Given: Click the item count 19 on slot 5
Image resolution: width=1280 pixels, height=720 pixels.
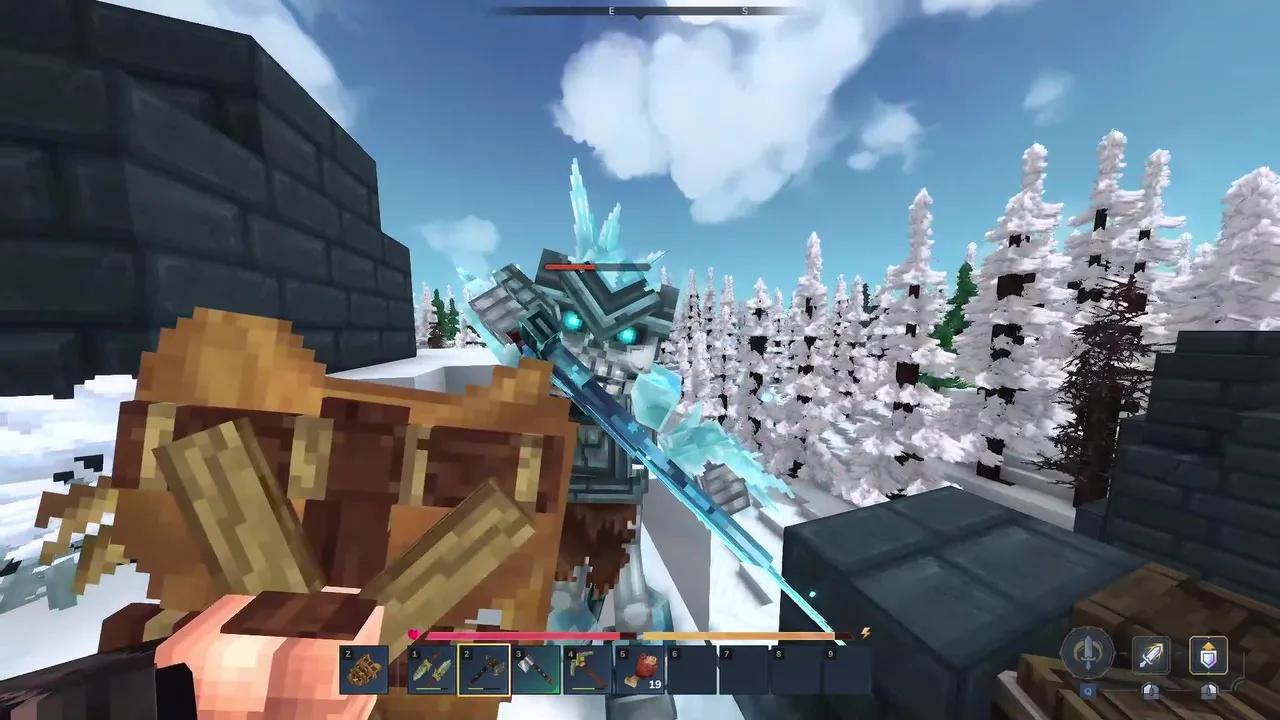Looking at the screenshot, I should click(x=653, y=684).
